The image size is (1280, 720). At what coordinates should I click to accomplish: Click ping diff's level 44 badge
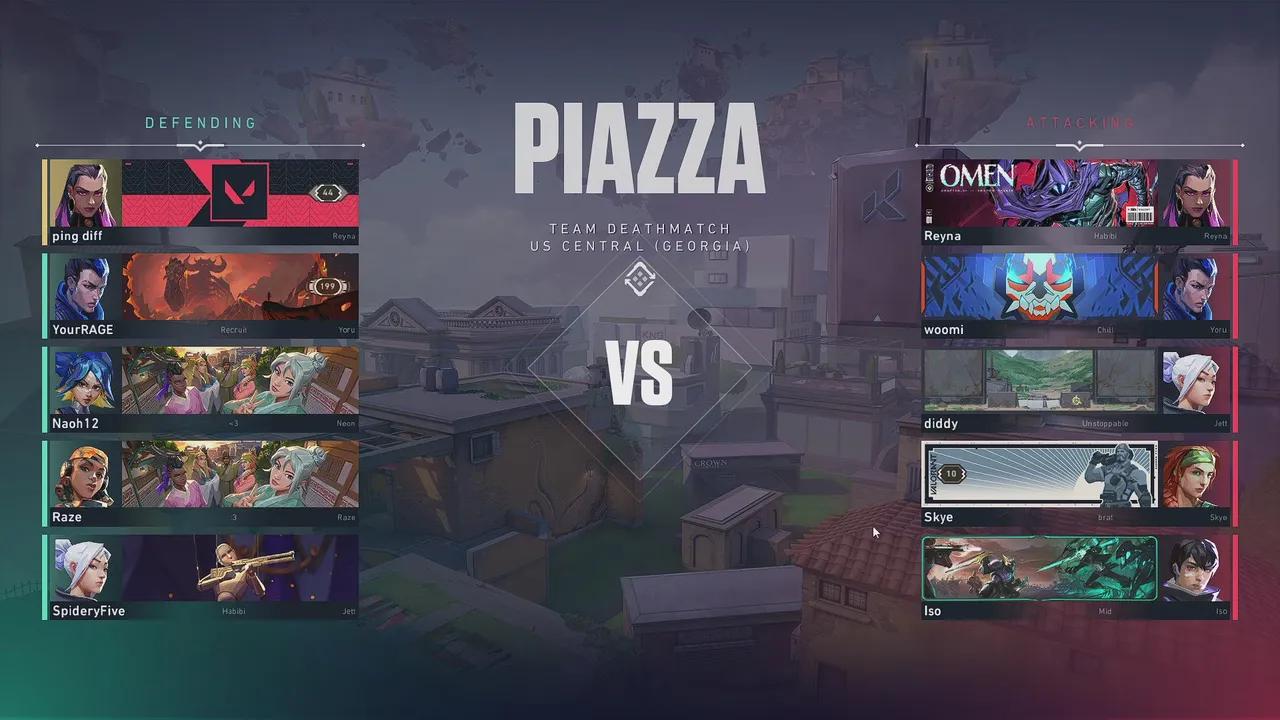pyautogui.click(x=330, y=192)
